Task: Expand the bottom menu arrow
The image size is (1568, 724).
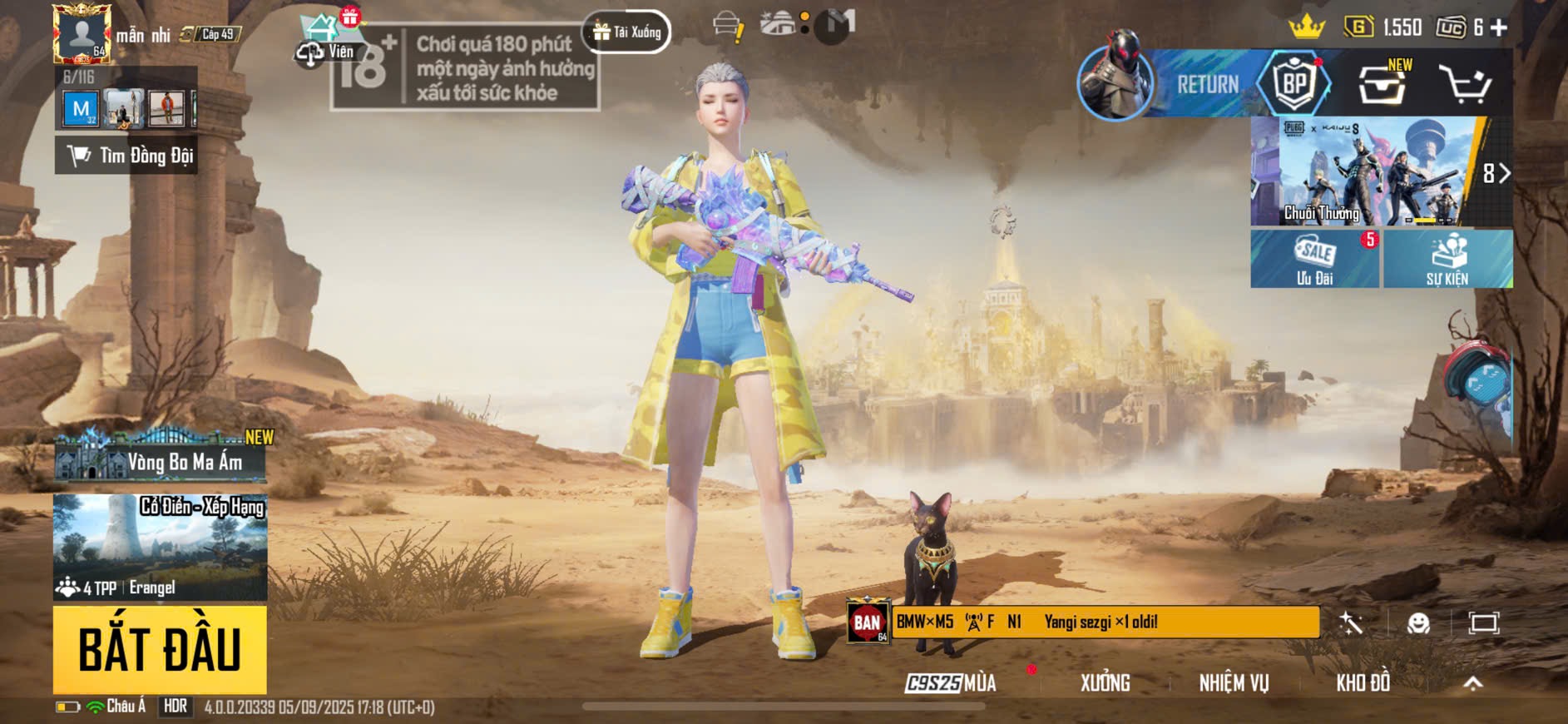Action: [x=1472, y=683]
